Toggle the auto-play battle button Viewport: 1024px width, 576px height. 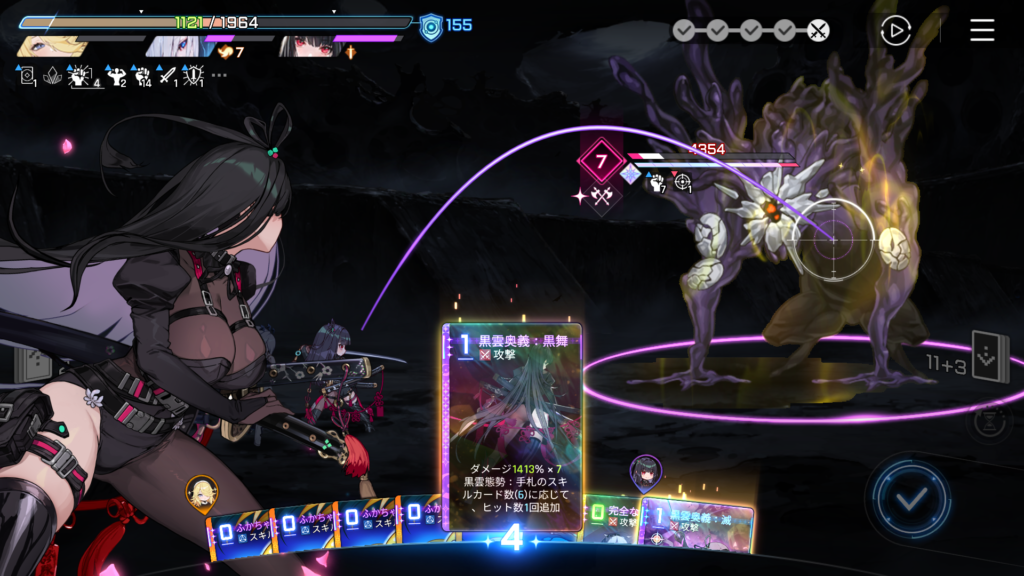(x=895, y=31)
